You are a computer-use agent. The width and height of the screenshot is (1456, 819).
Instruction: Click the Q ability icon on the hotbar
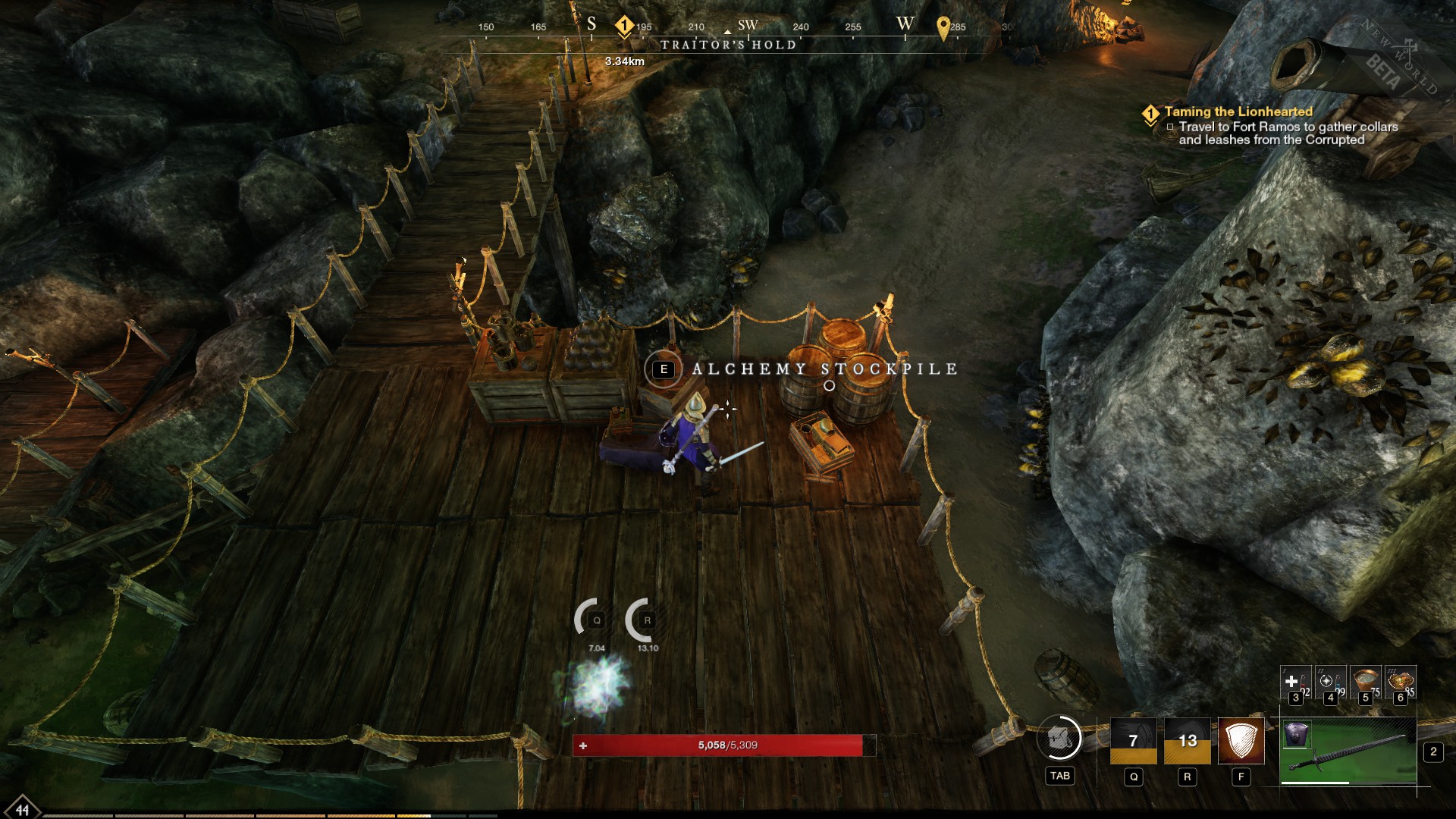(1134, 739)
